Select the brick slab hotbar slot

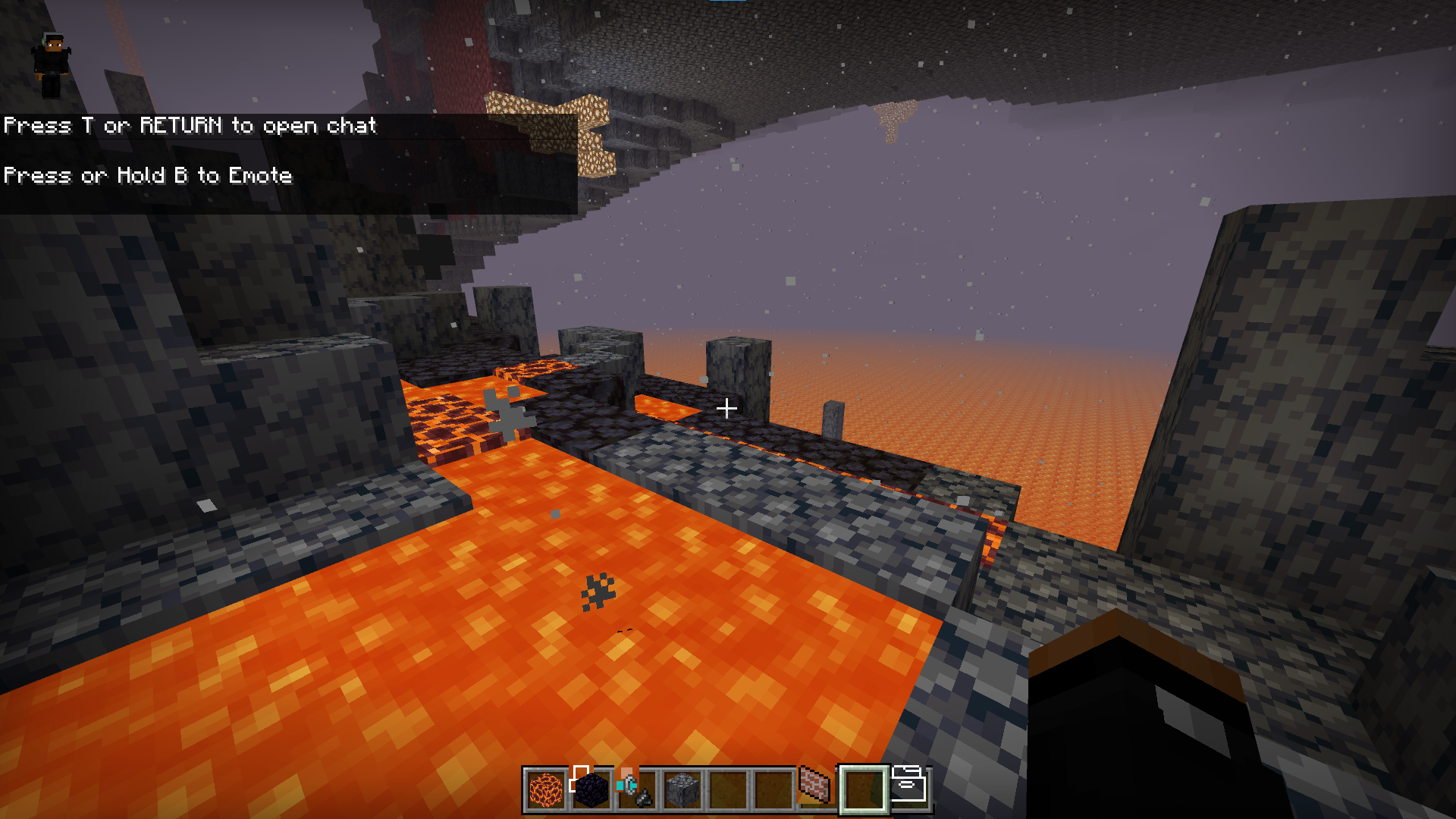coord(816,786)
